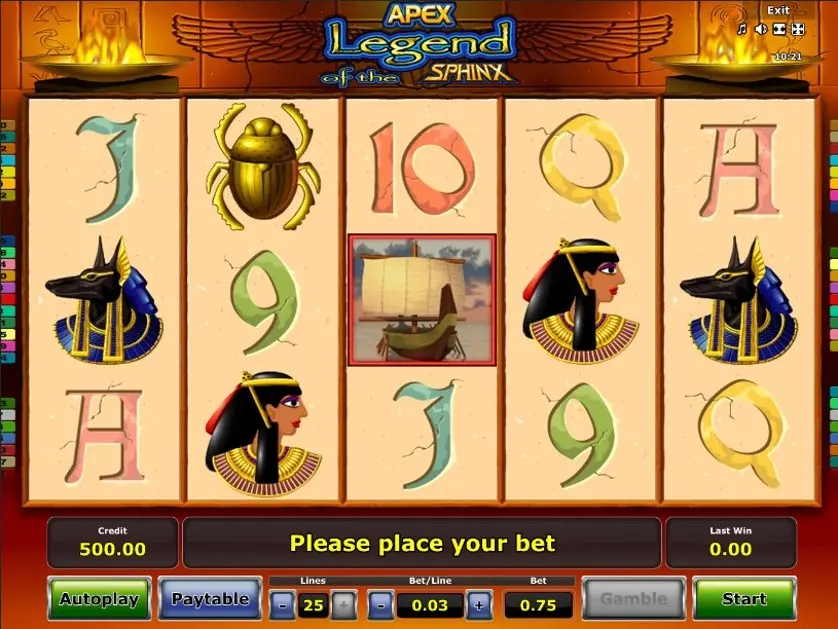Activate Autoplay mode
Image resolution: width=838 pixels, height=629 pixels.
coord(99,599)
